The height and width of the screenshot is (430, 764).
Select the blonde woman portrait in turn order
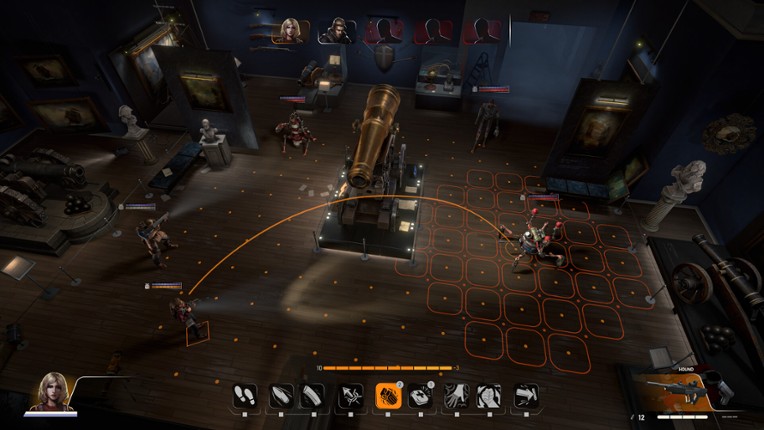pos(291,30)
